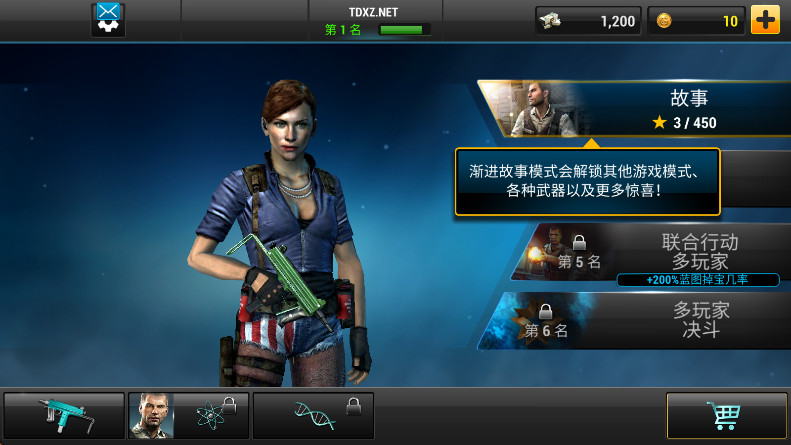
Task: Open the locked character and atom slot
Action: 188,416
